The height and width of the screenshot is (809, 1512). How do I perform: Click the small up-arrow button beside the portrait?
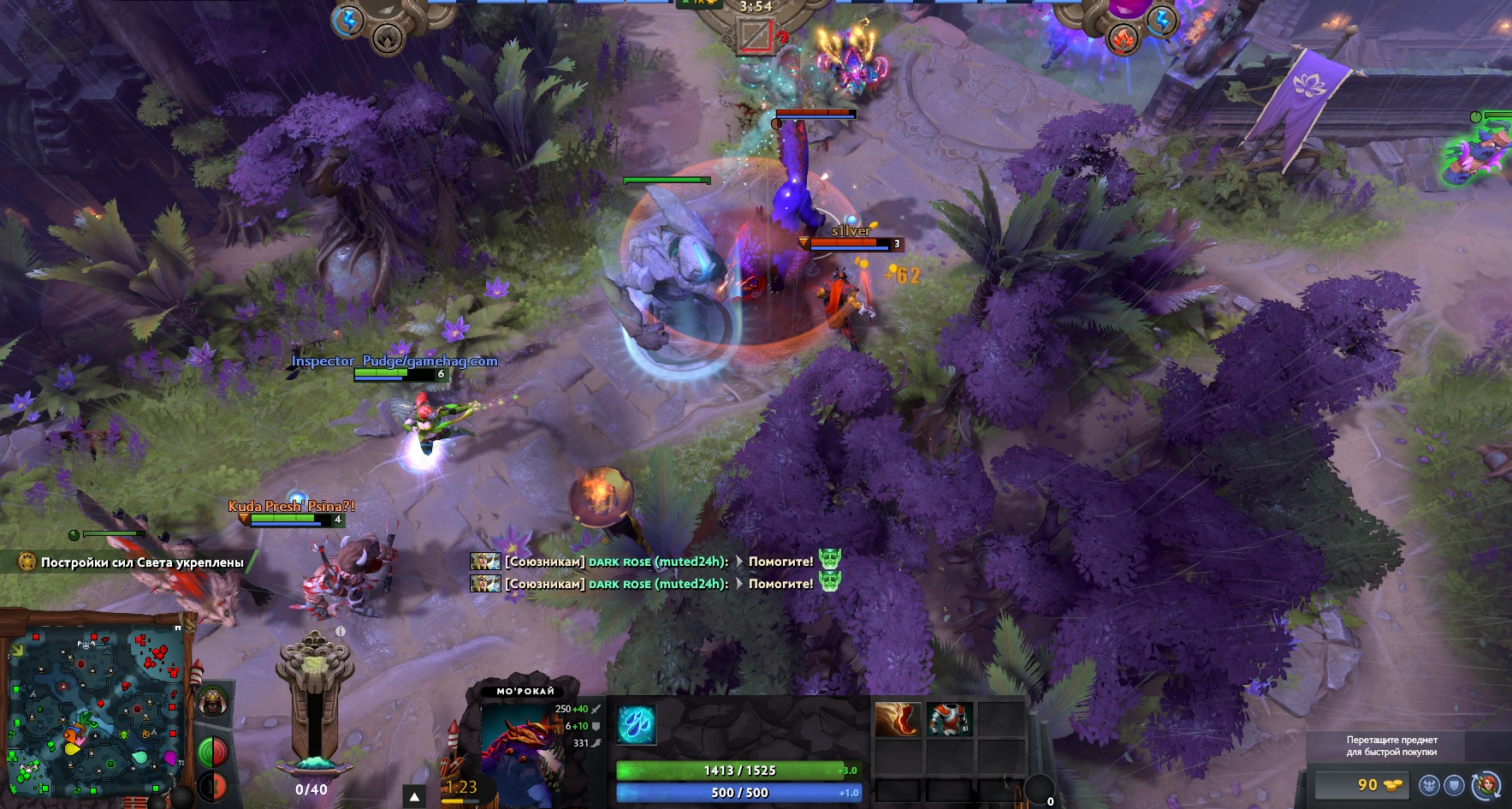pyautogui.click(x=414, y=797)
